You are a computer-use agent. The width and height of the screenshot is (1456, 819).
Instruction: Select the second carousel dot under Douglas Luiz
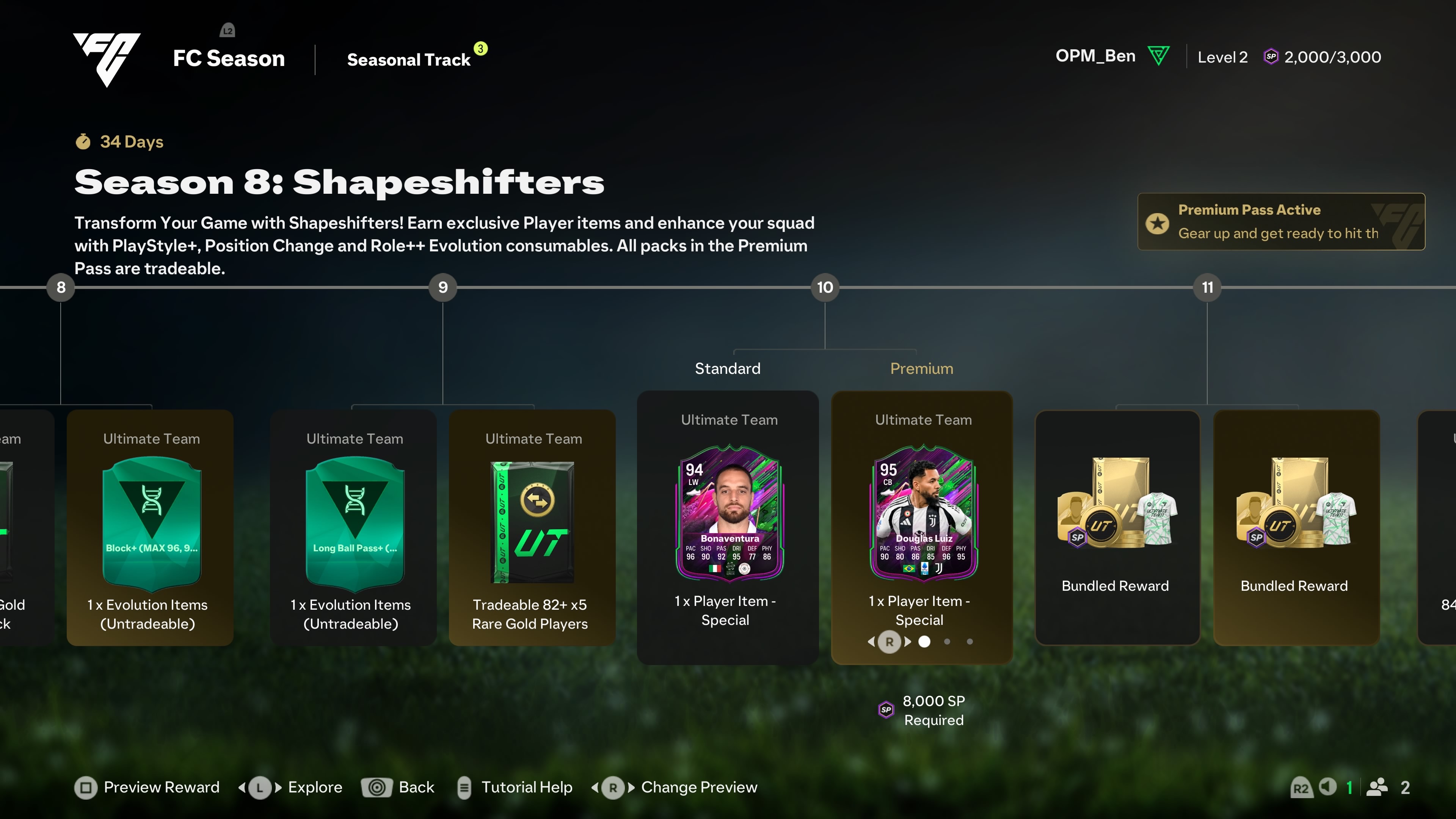click(x=947, y=642)
